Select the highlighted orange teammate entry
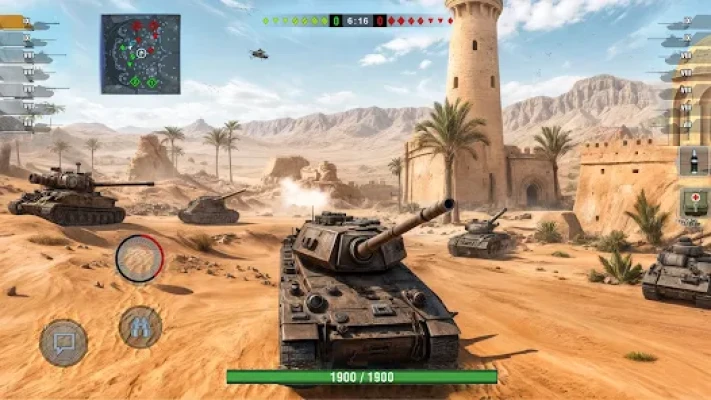 (16, 21)
